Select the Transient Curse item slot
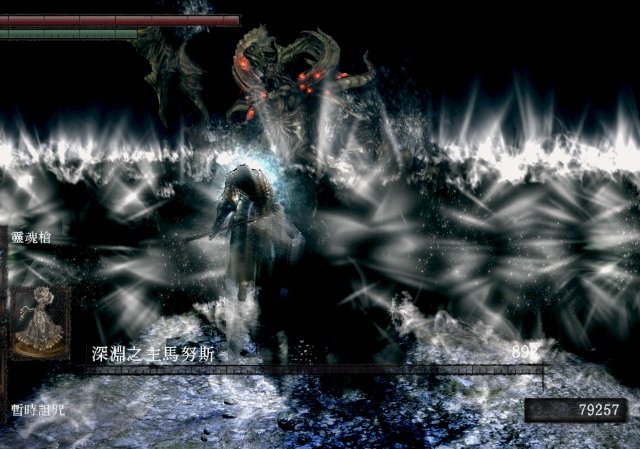 tap(40, 322)
